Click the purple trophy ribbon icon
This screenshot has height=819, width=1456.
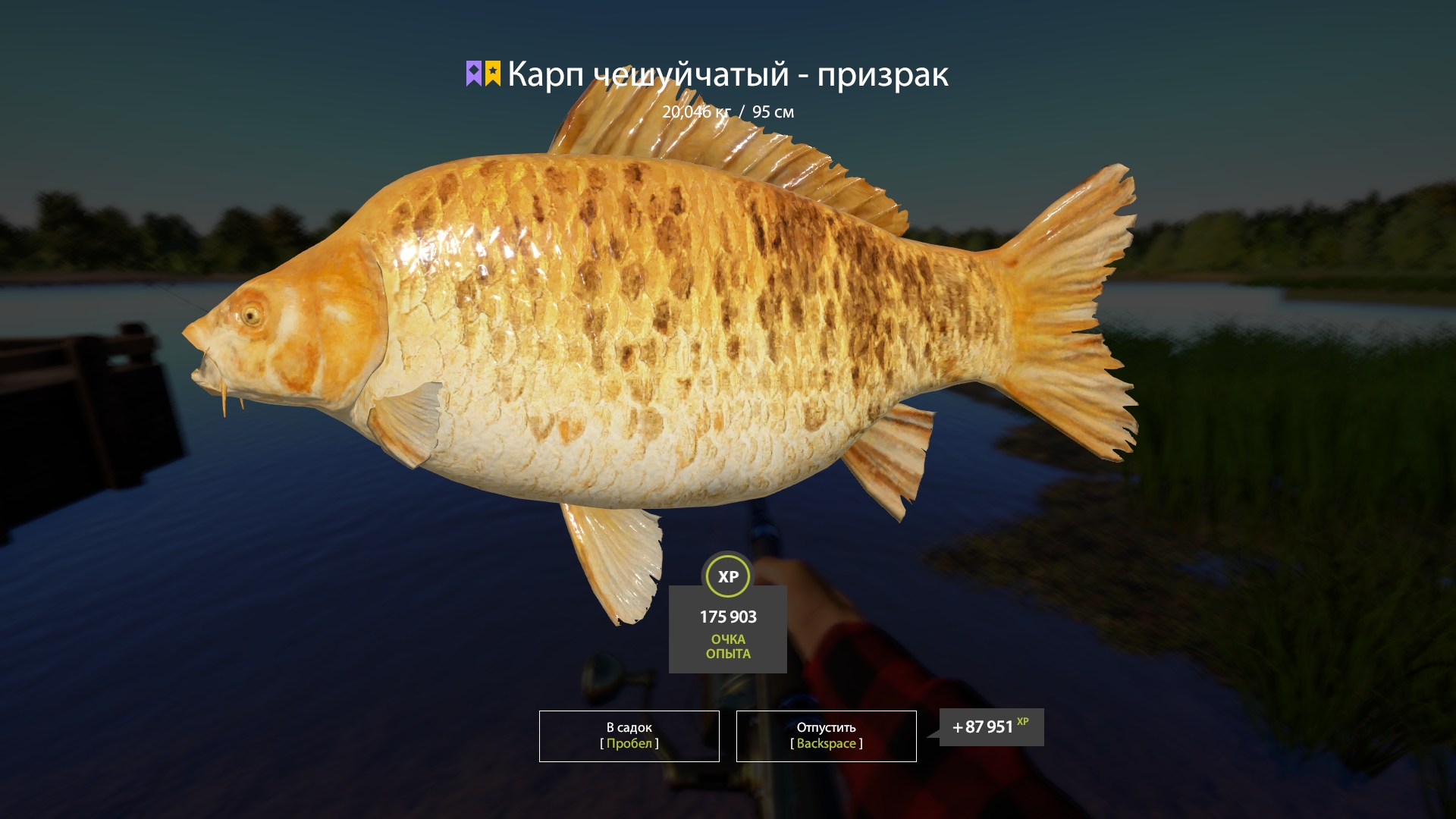point(472,73)
